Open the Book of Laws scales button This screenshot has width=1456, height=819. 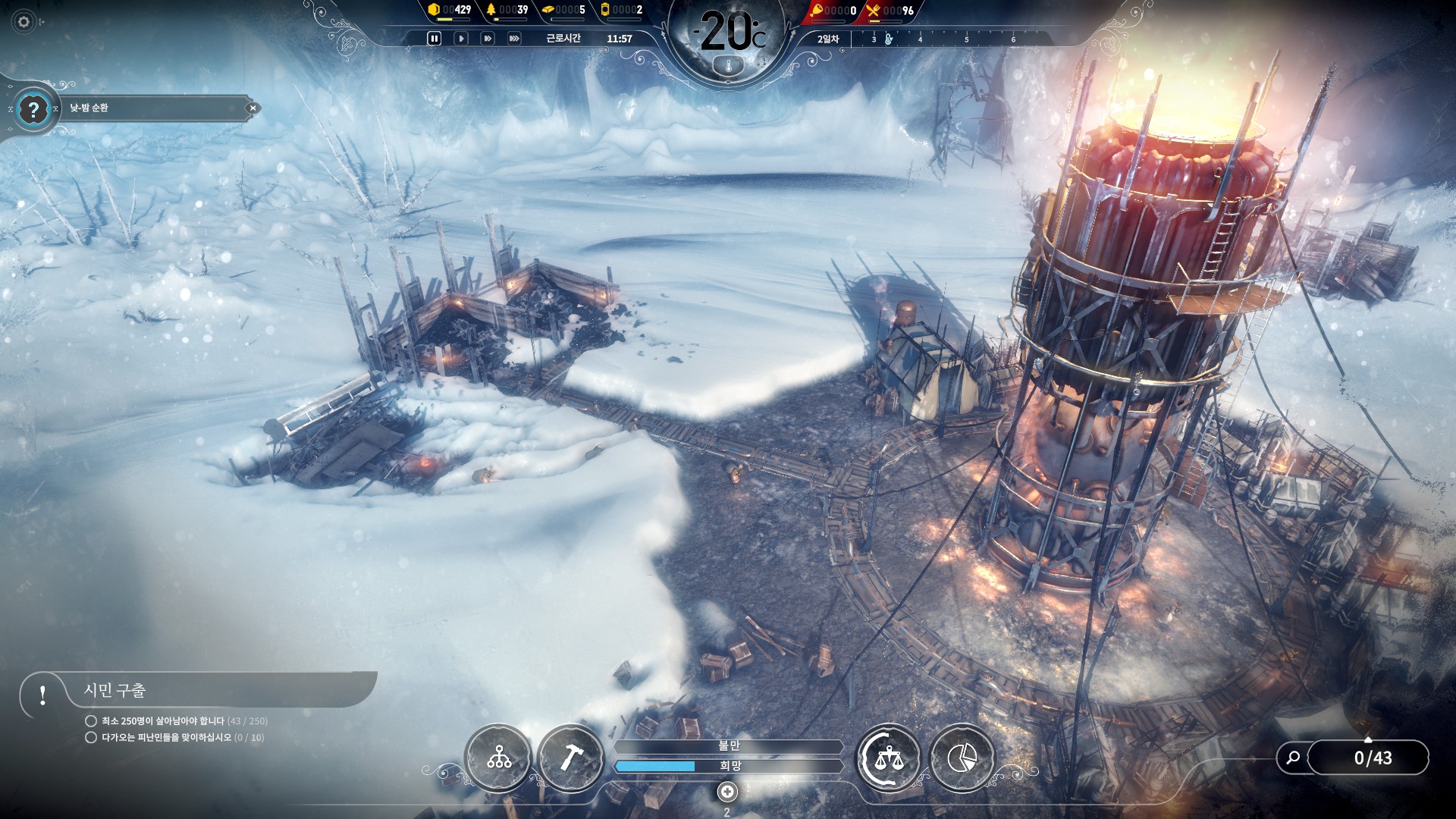888,758
